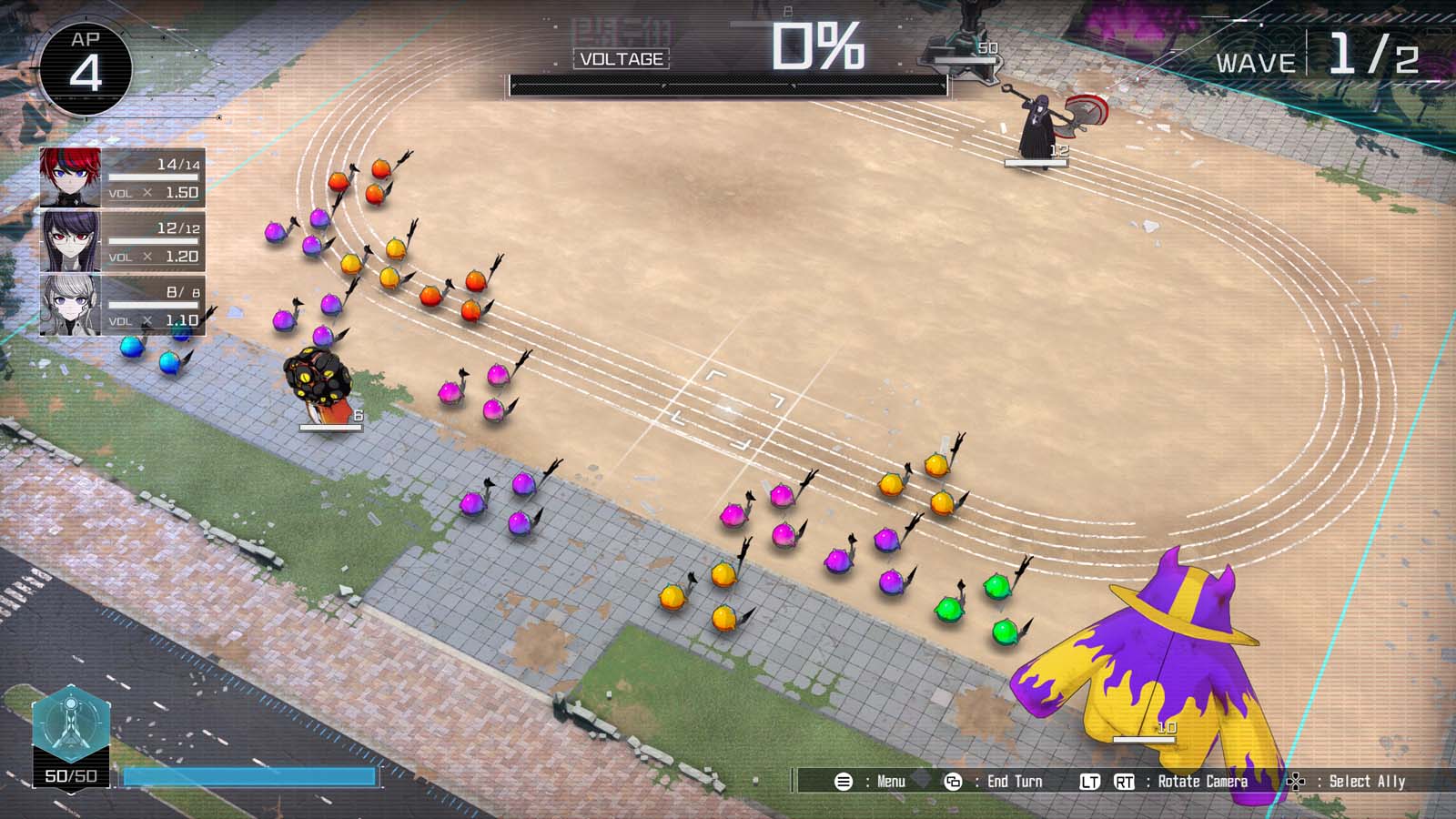Select the red-haired ally portrait
The height and width of the screenshot is (819, 1456).
pos(71,177)
